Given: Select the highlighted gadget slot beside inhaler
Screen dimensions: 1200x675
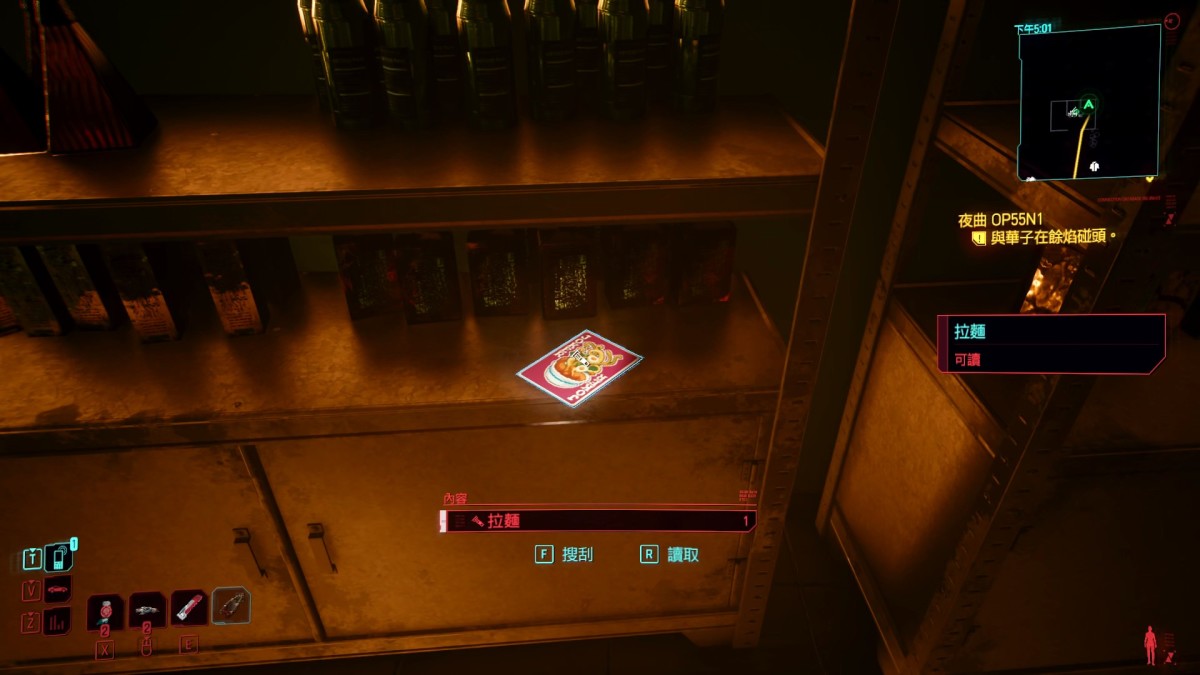Looking at the screenshot, I should pos(231,605).
